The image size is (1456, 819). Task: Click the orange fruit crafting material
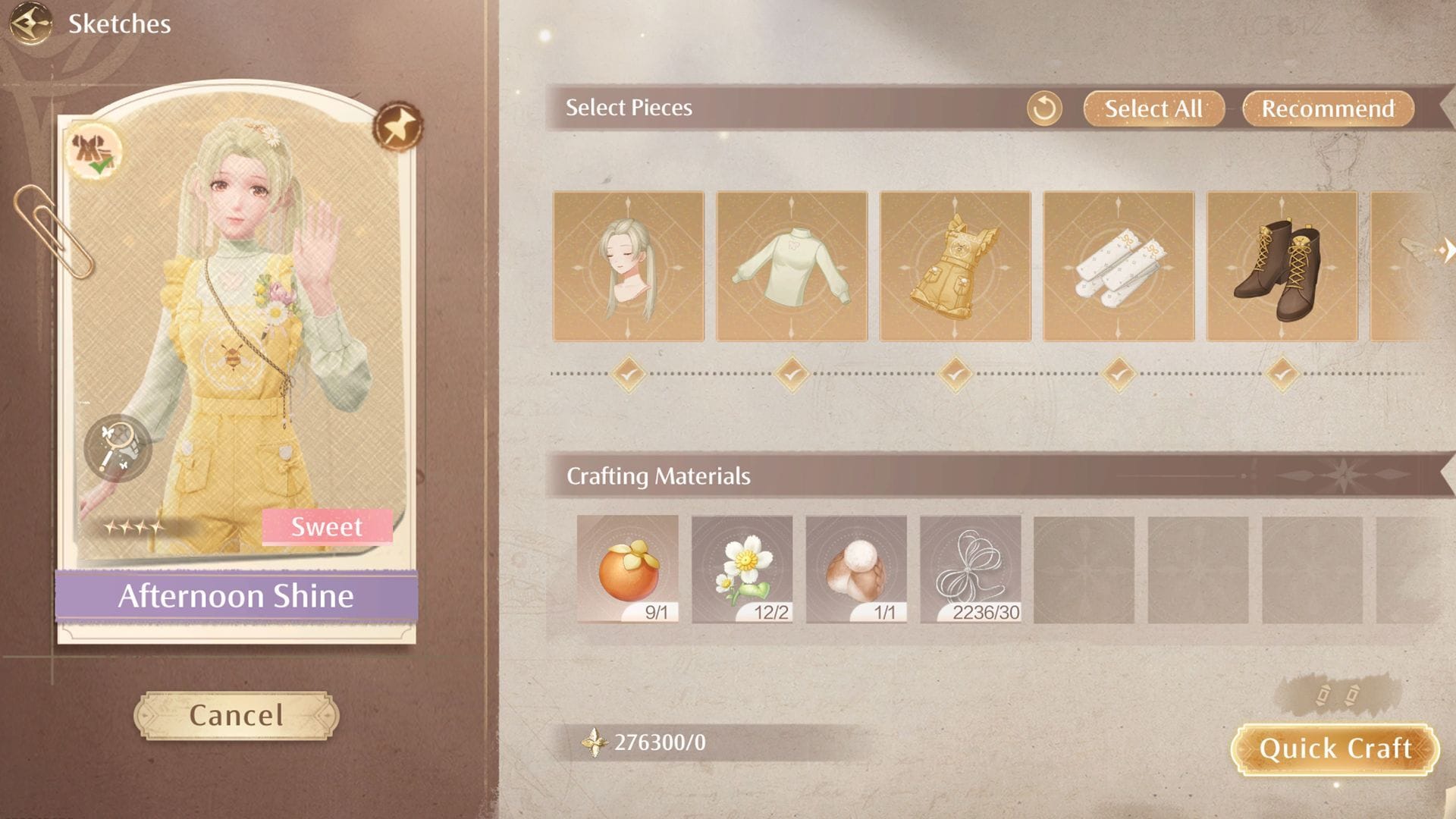pos(629,569)
